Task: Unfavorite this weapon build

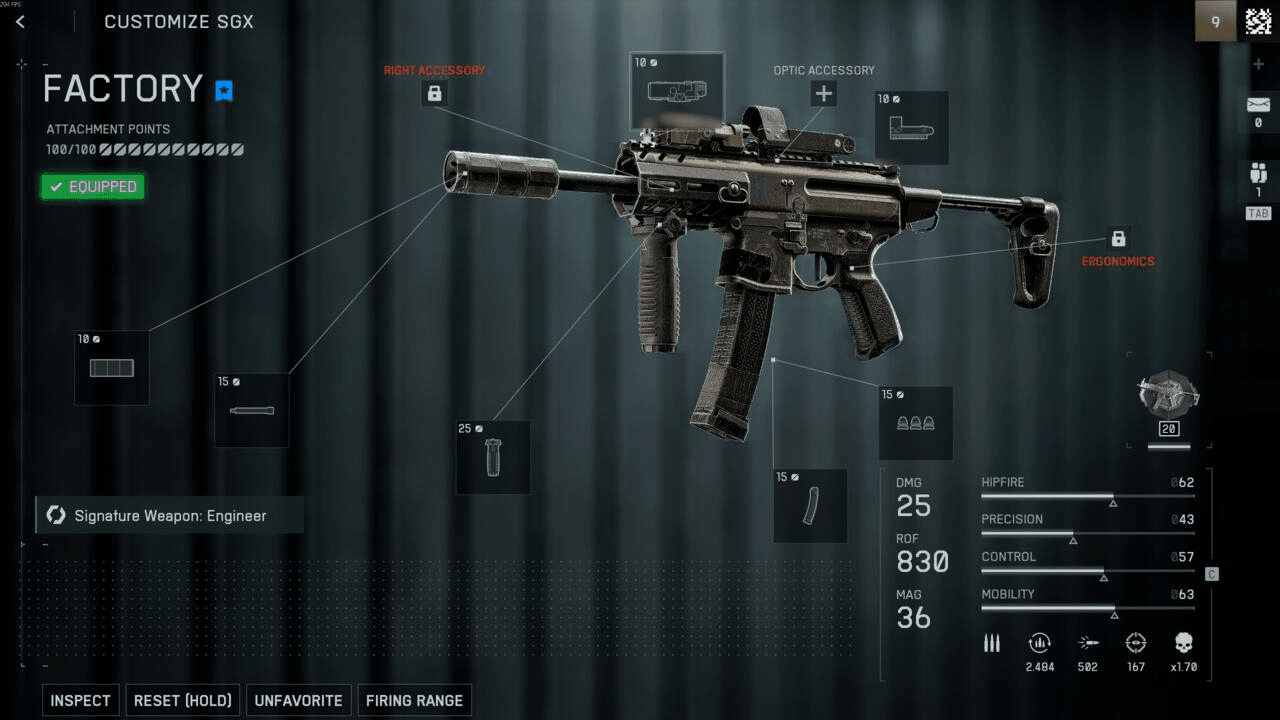Action: click(x=298, y=700)
